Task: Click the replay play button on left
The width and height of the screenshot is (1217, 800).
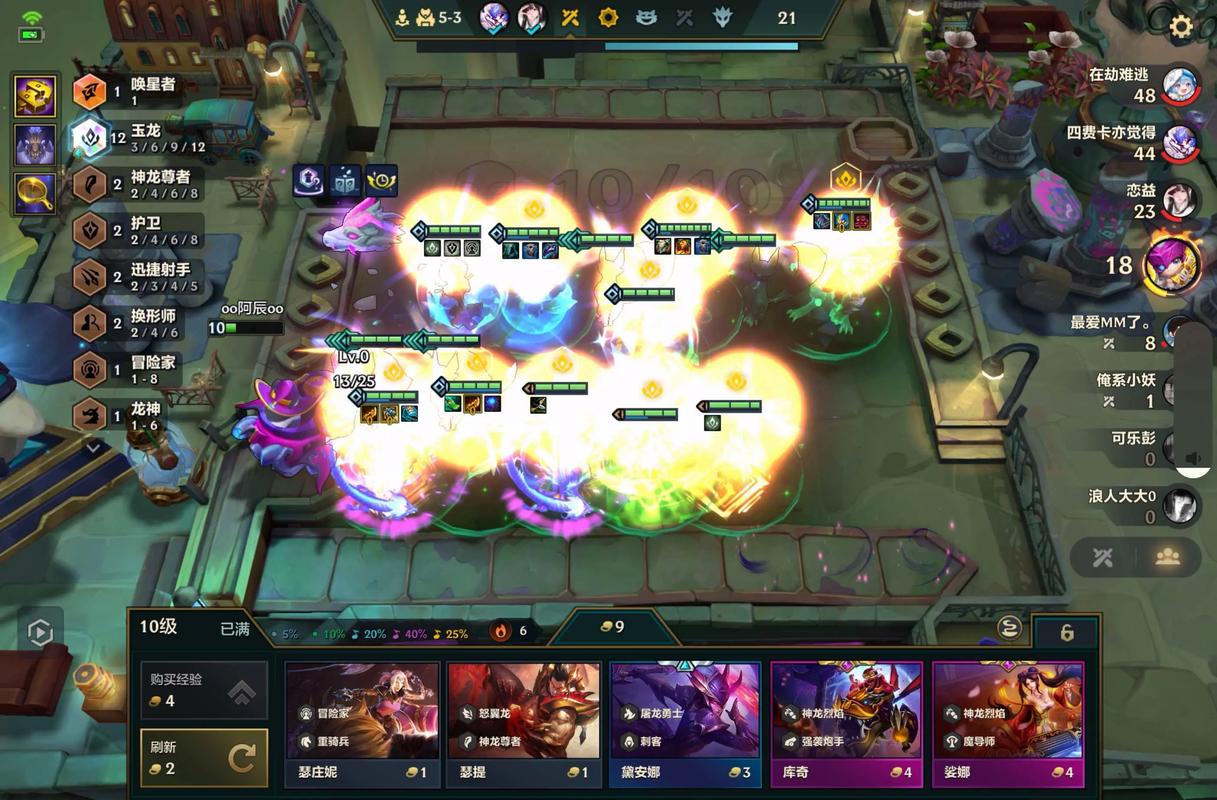Action: pyautogui.click(x=40, y=632)
